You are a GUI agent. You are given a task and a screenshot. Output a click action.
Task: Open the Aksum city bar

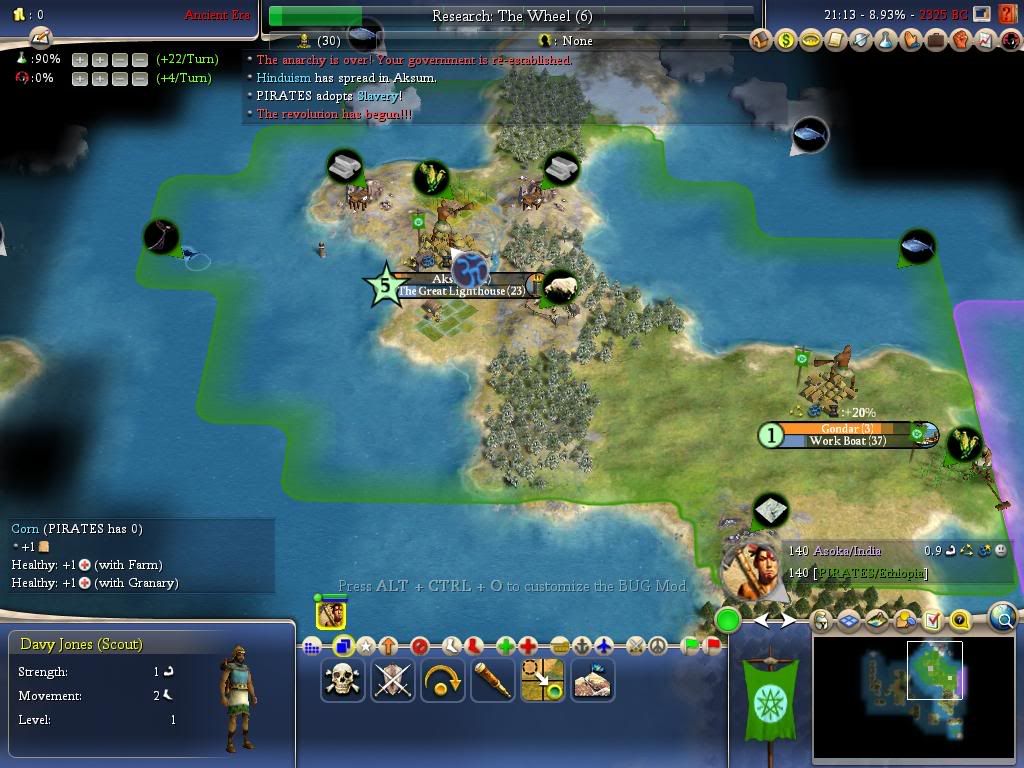pos(460,285)
